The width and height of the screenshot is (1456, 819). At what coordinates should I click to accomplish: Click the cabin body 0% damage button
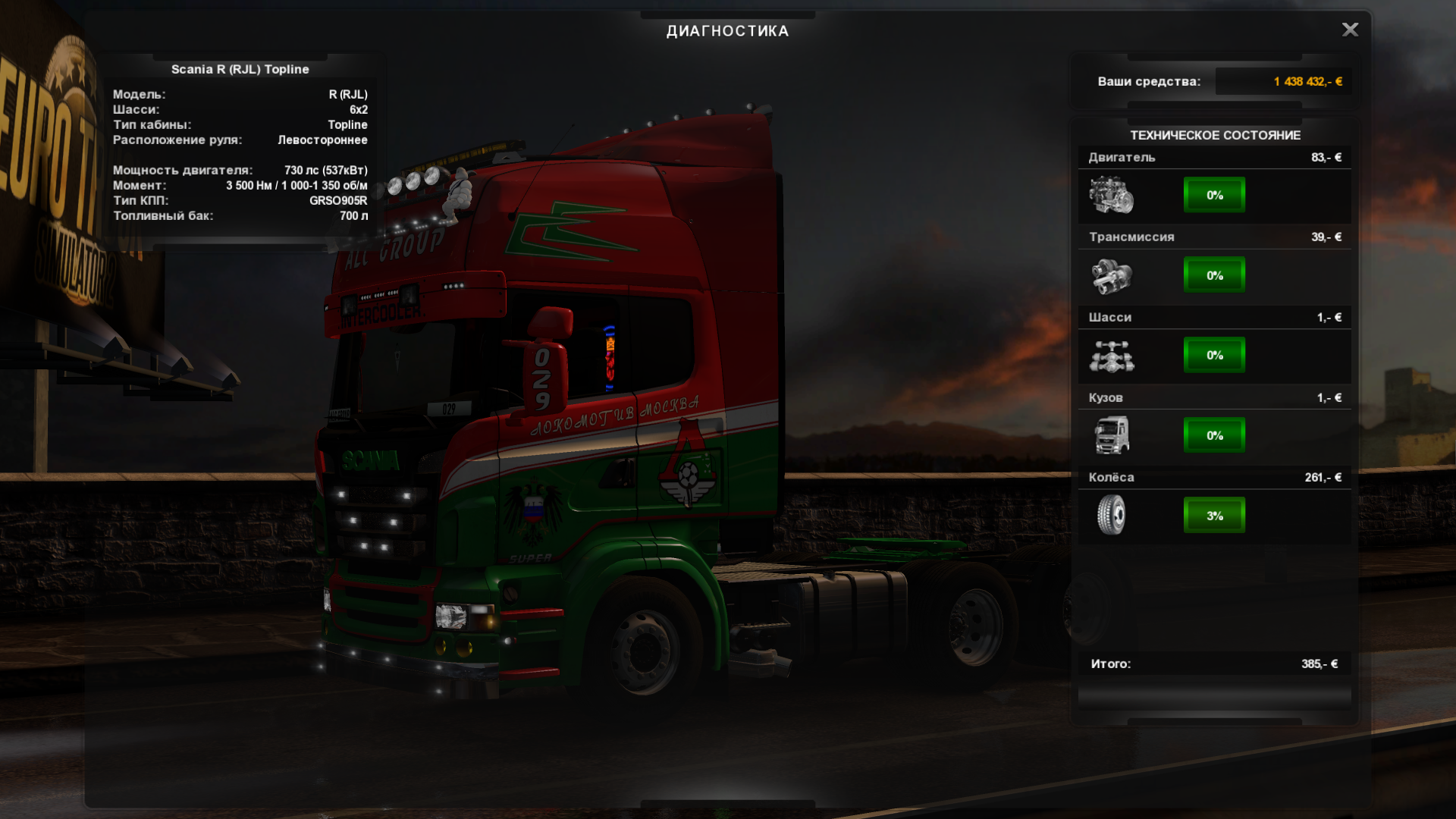(x=1214, y=435)
